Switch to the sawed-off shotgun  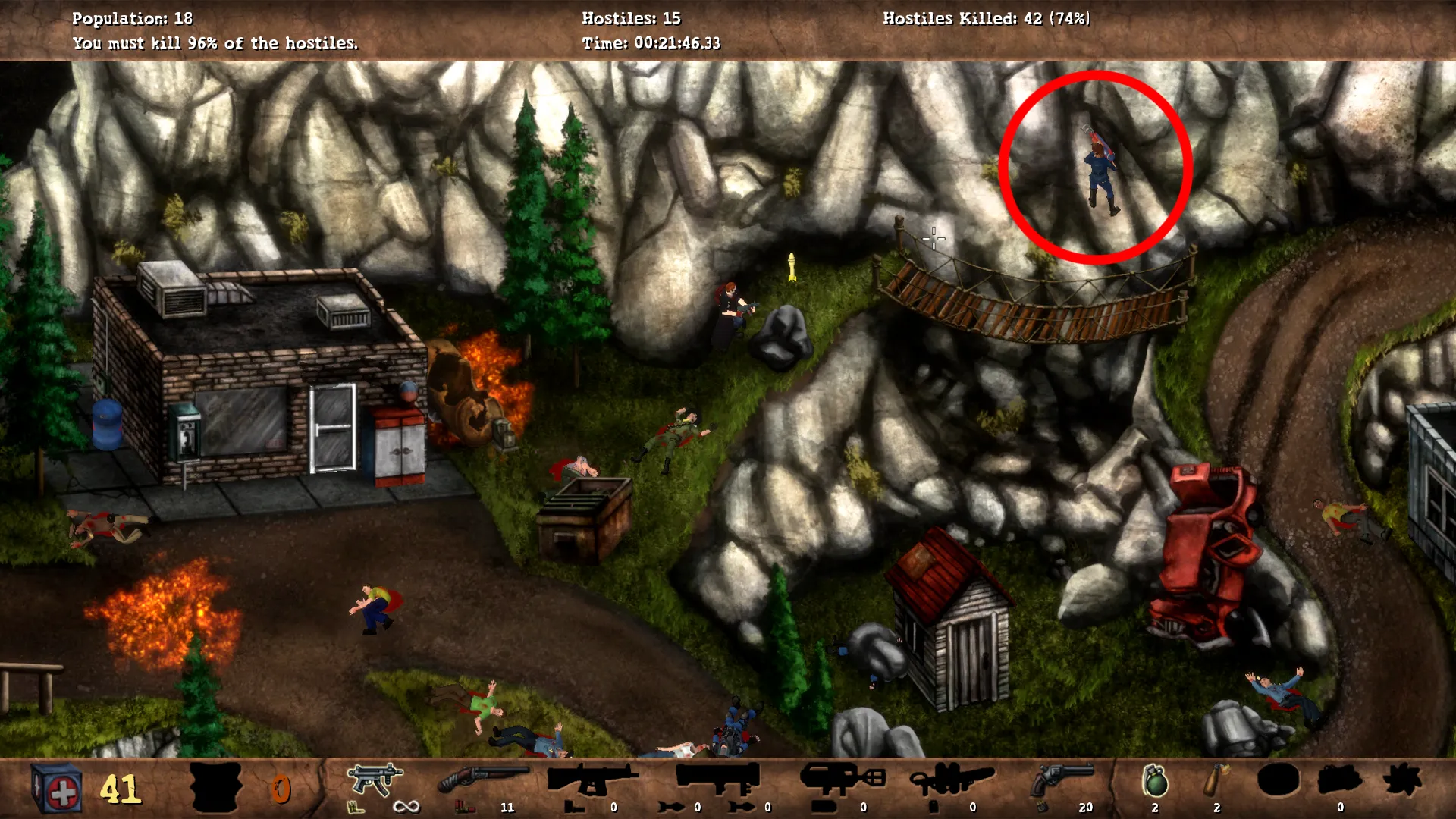tap(483, 780)
